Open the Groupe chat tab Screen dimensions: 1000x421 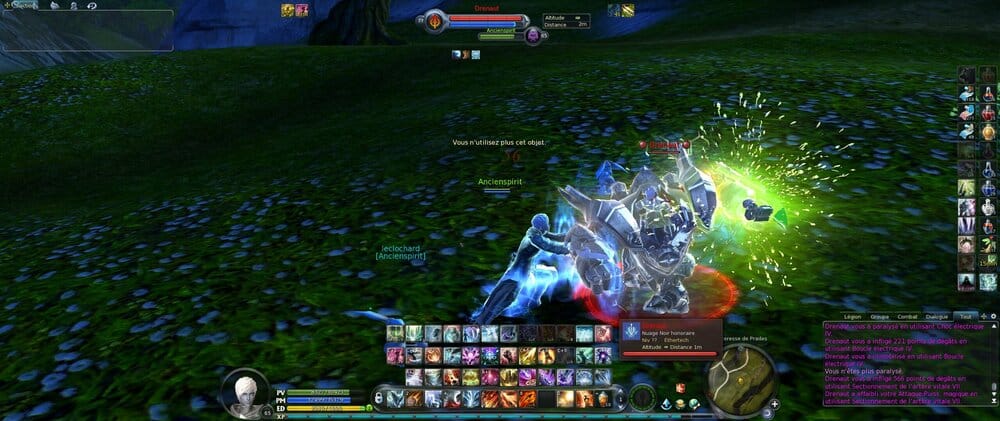coord(881,316)
